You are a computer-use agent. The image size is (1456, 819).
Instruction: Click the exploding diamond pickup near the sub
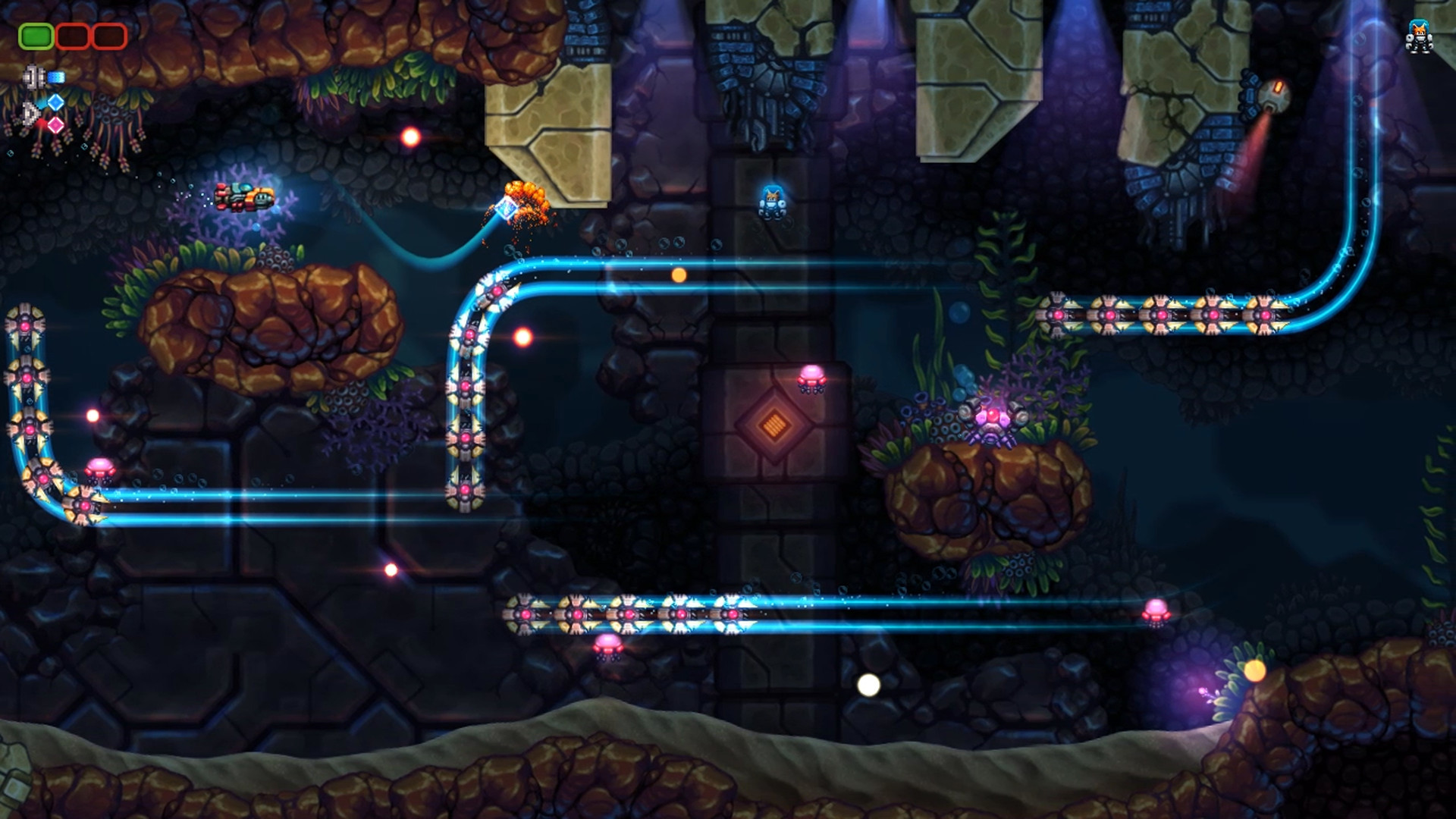click(507, 207)
